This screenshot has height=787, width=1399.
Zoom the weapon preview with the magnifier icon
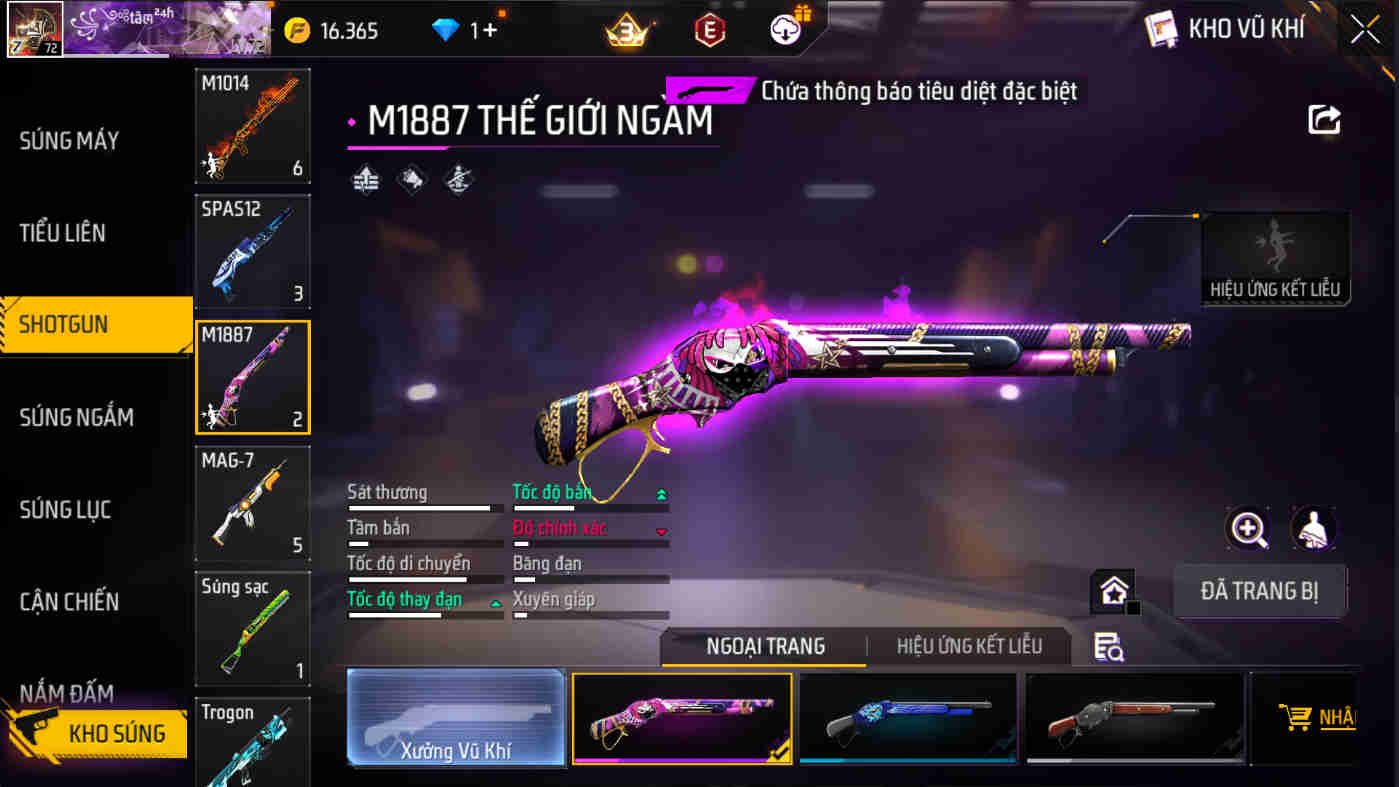click(x=1247, y=529)
